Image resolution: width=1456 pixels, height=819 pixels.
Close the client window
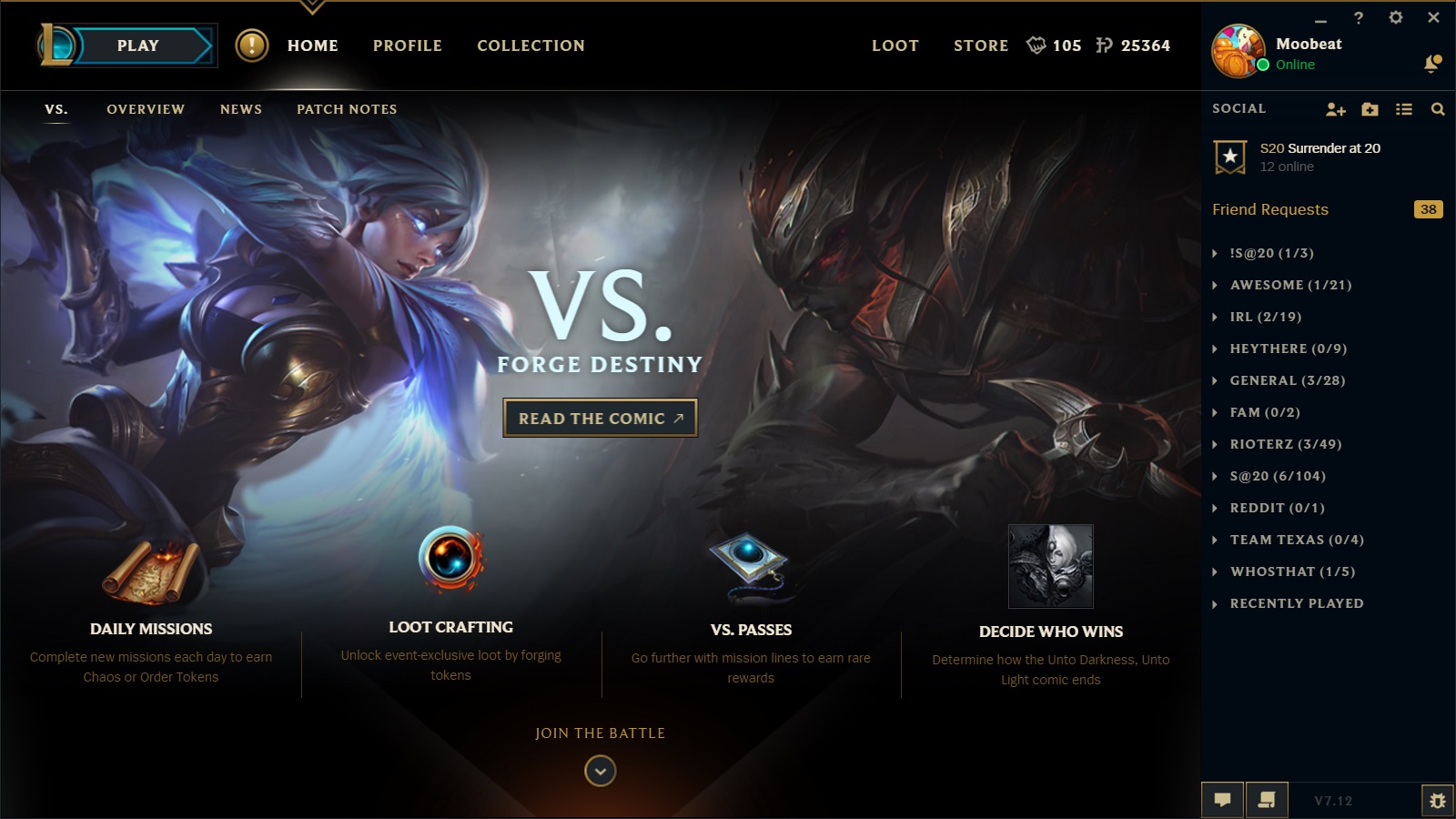click(1433, 17)
